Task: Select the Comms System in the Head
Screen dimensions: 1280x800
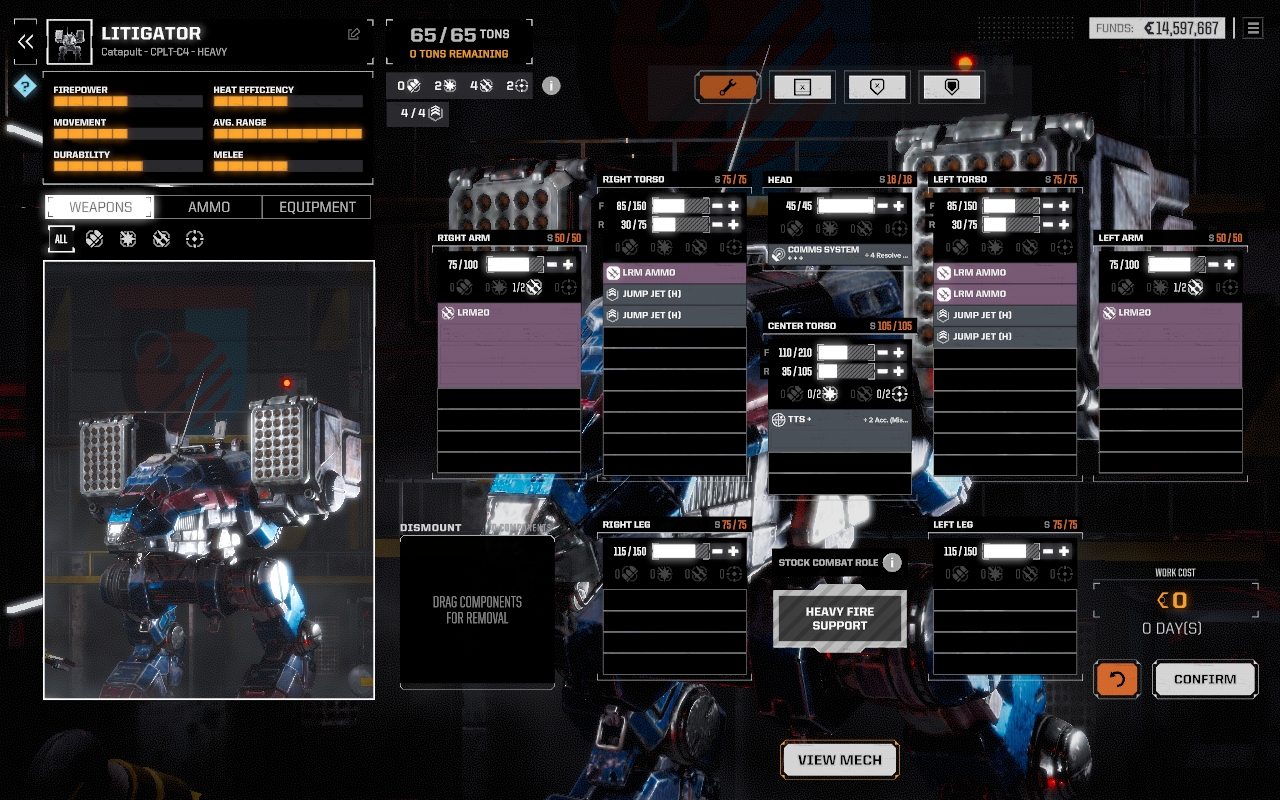Action: (839, 254)
